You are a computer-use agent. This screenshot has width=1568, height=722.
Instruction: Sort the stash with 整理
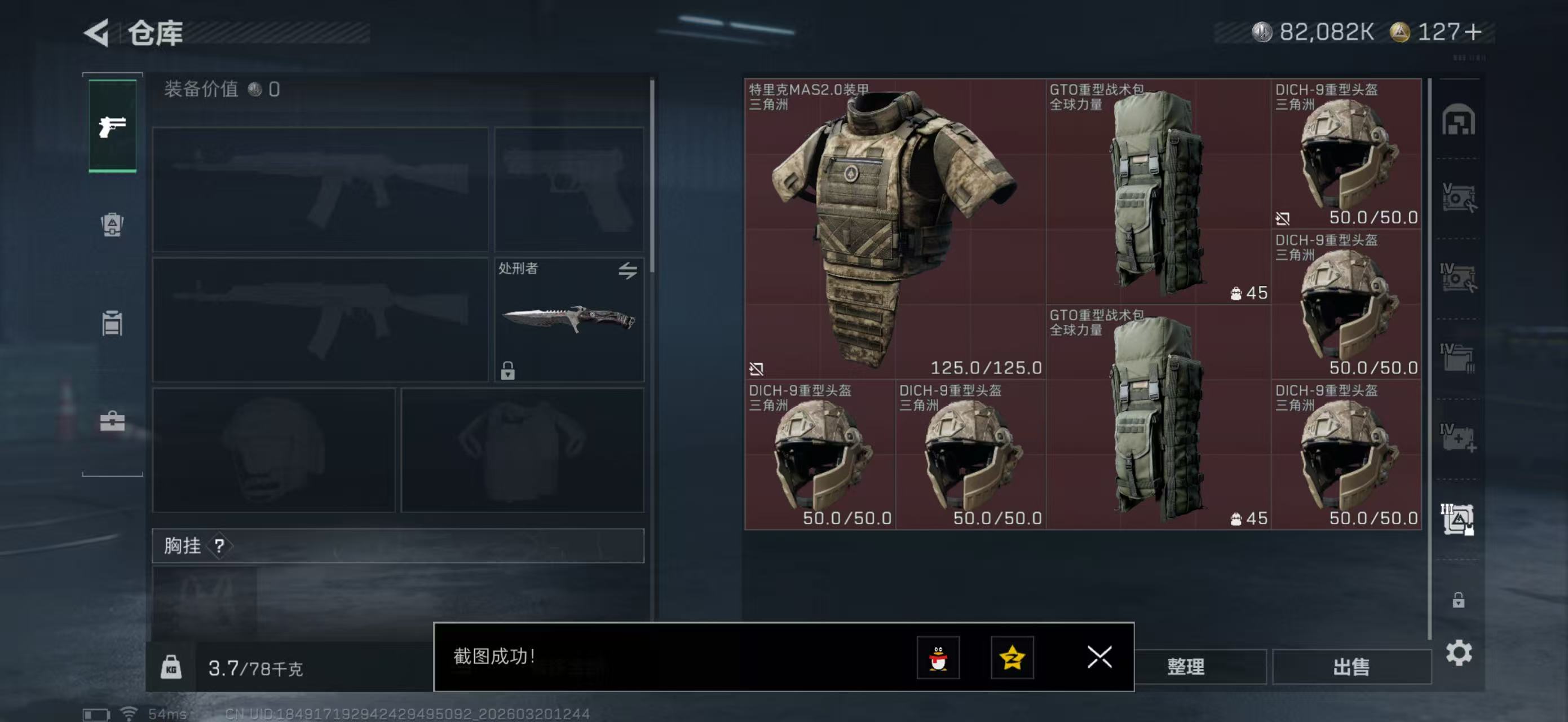coord(1185,667)
